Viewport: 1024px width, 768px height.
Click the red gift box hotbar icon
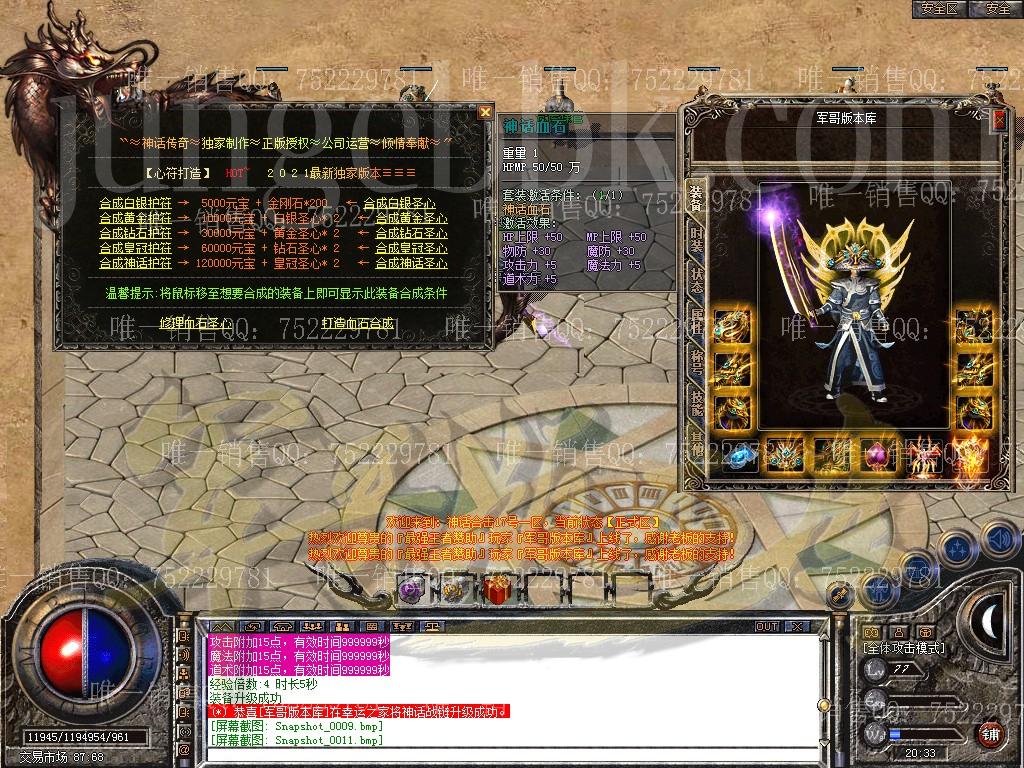[496, 589]
